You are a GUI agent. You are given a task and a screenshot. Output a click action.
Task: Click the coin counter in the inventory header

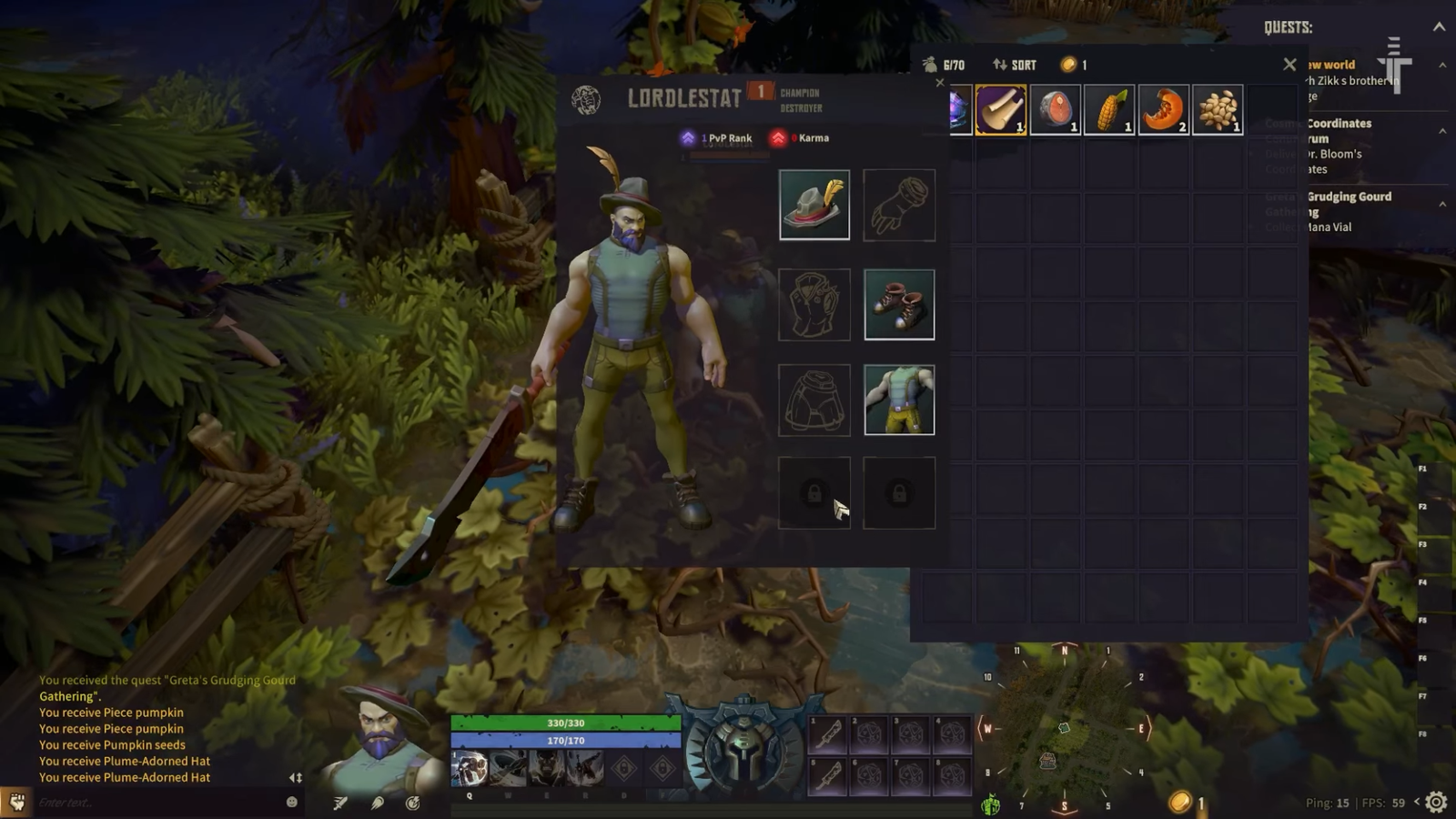1074,65
